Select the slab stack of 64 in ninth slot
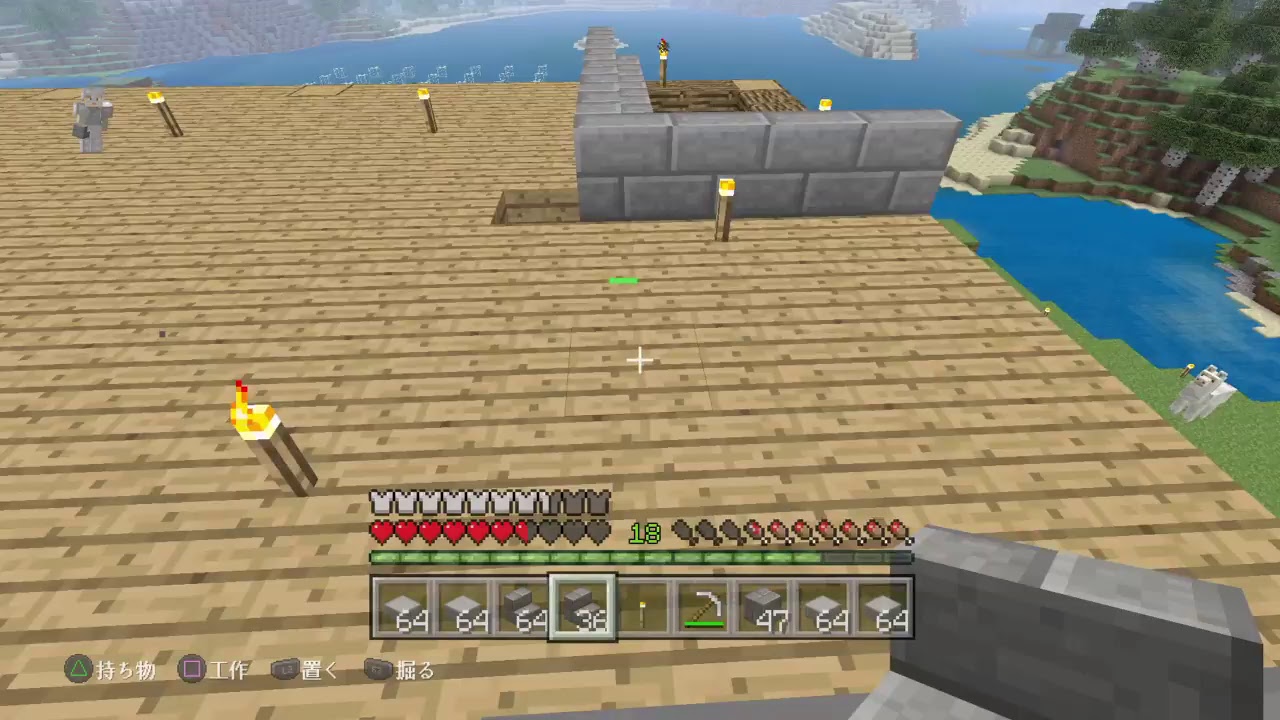 click(885, 608)
